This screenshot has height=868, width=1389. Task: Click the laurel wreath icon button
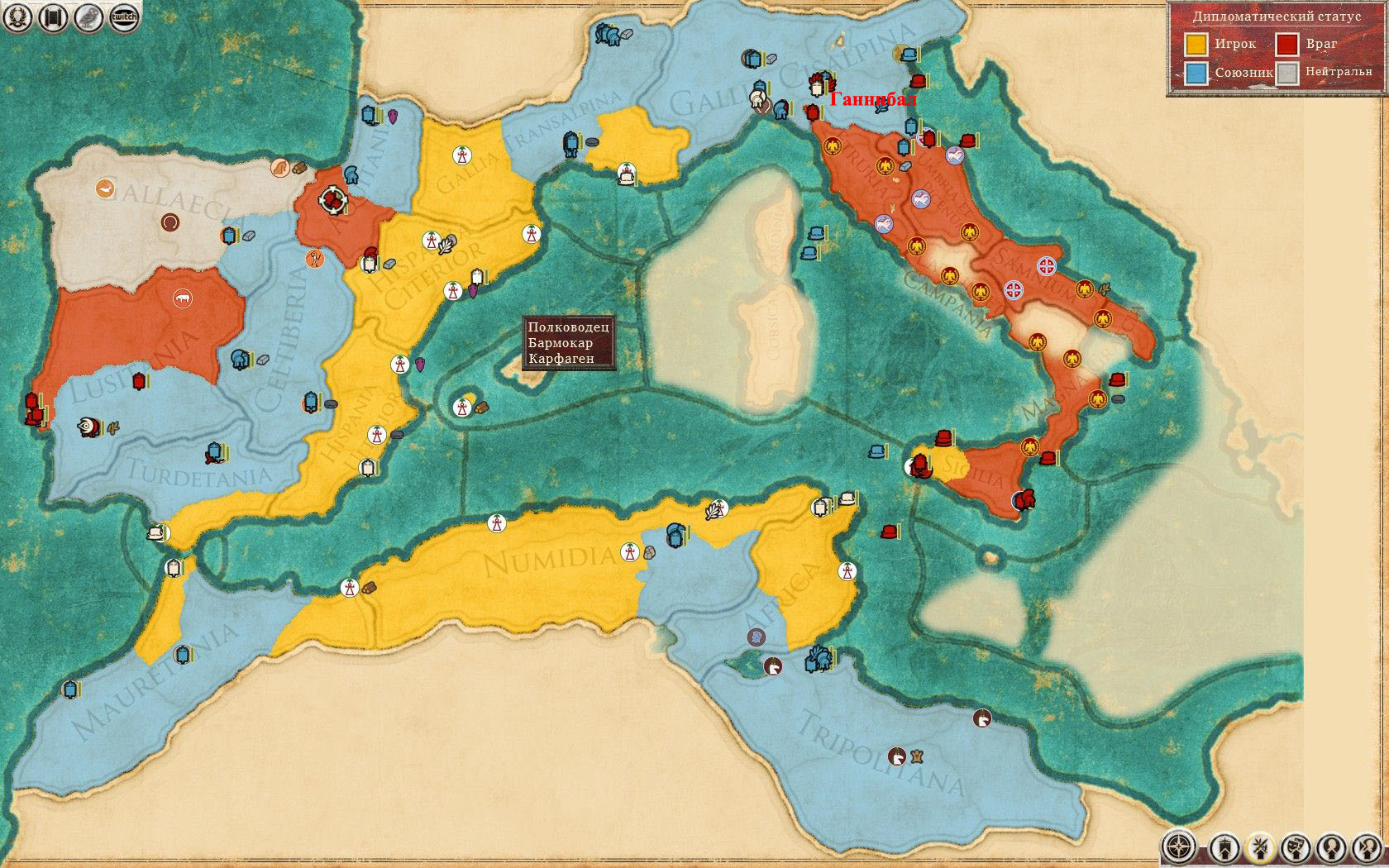click(x=18, y=17)
